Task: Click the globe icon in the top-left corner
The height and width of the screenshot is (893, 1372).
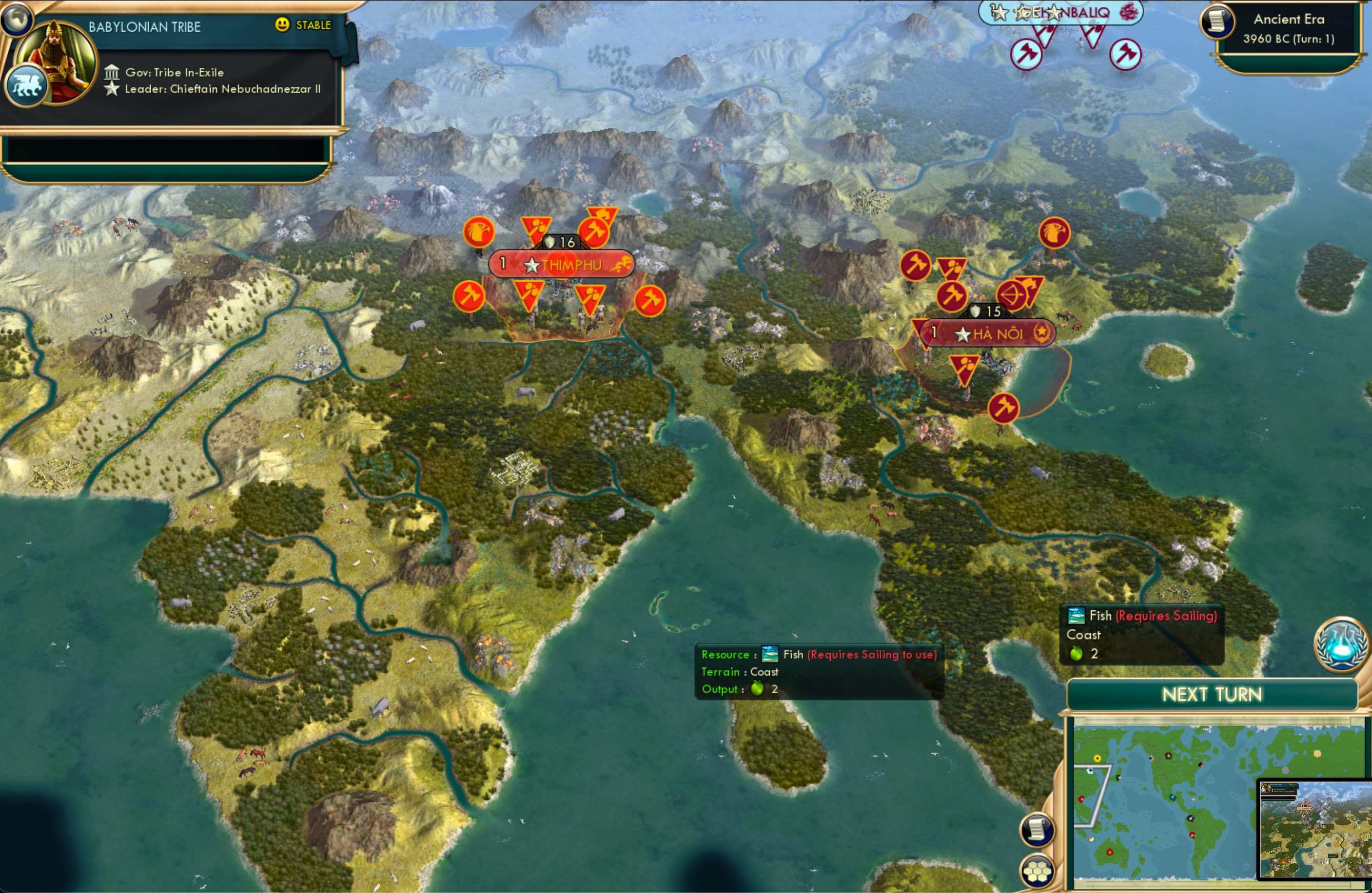Action: (17, 19)
